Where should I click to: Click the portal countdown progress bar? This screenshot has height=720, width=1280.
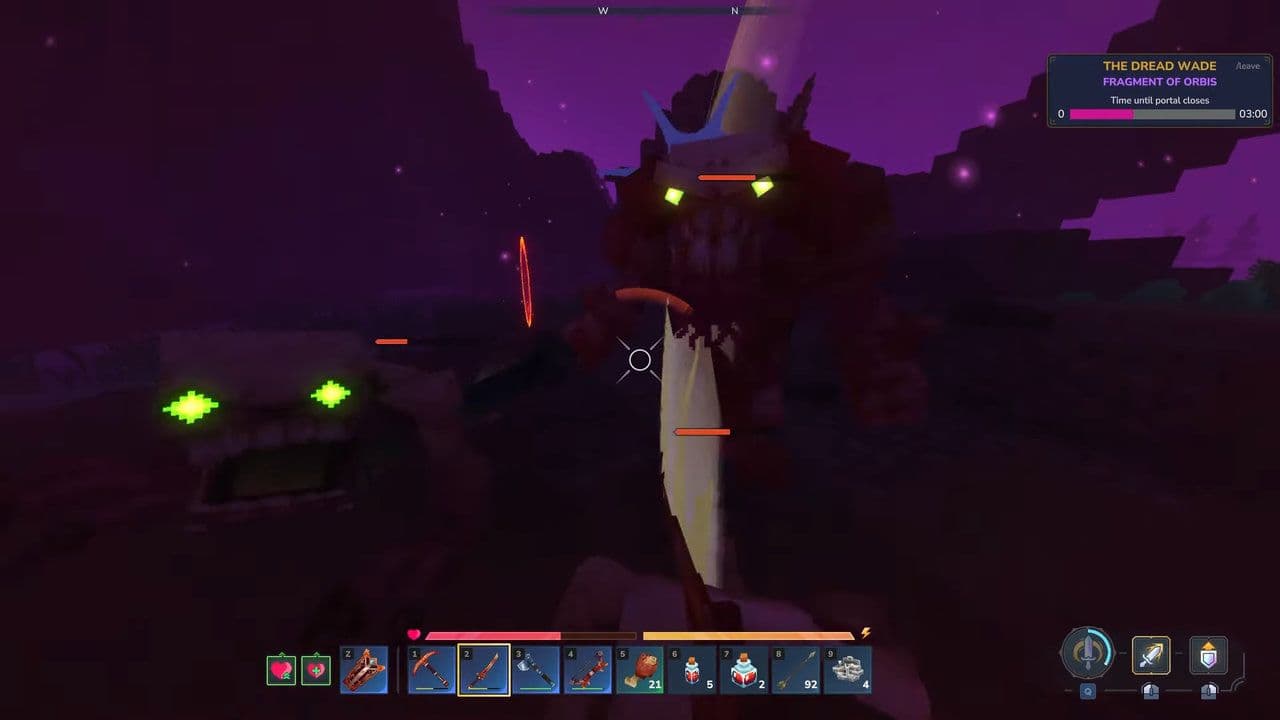1150,113
